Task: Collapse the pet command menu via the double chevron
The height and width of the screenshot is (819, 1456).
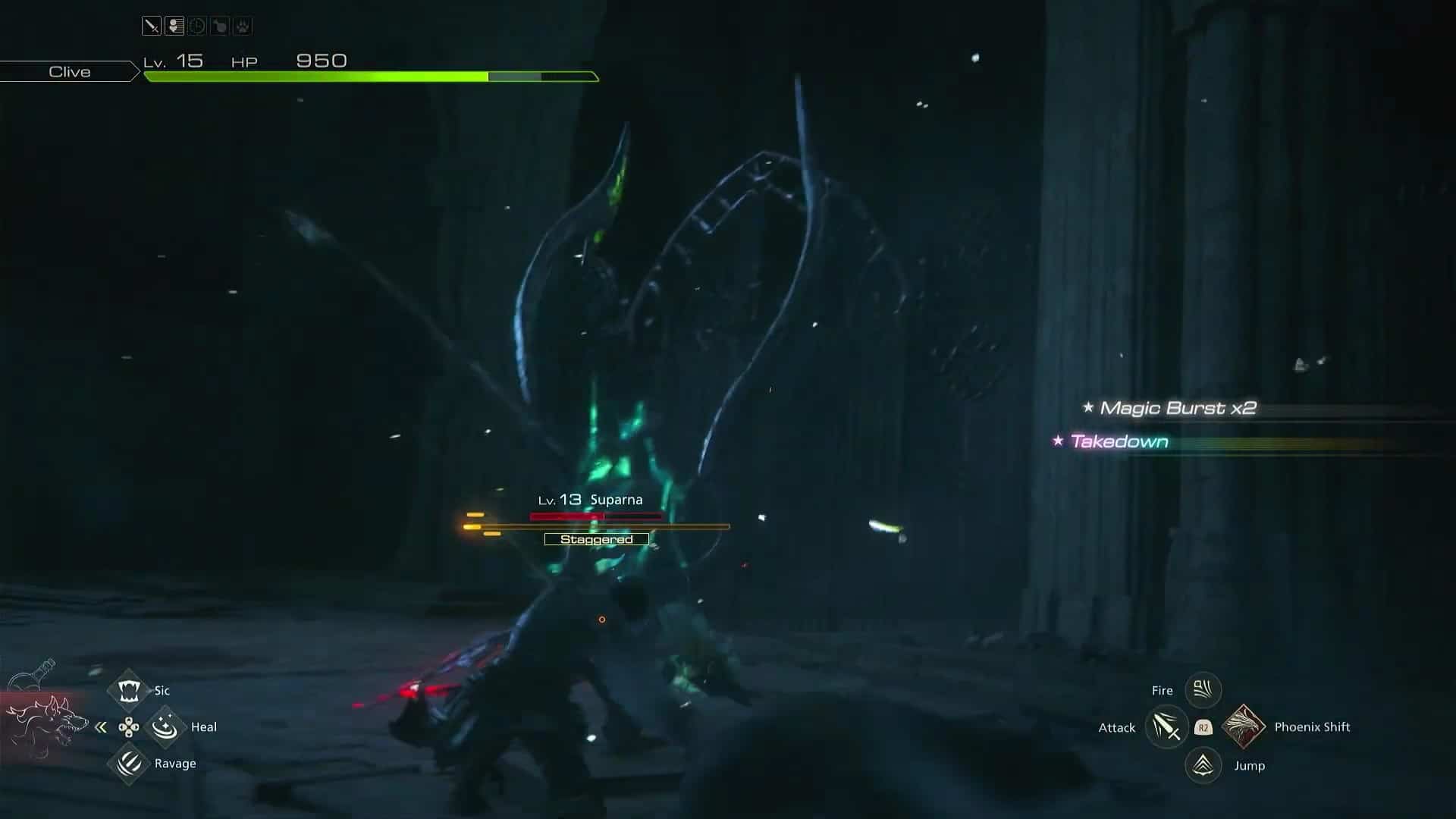Action: [102, 726]
